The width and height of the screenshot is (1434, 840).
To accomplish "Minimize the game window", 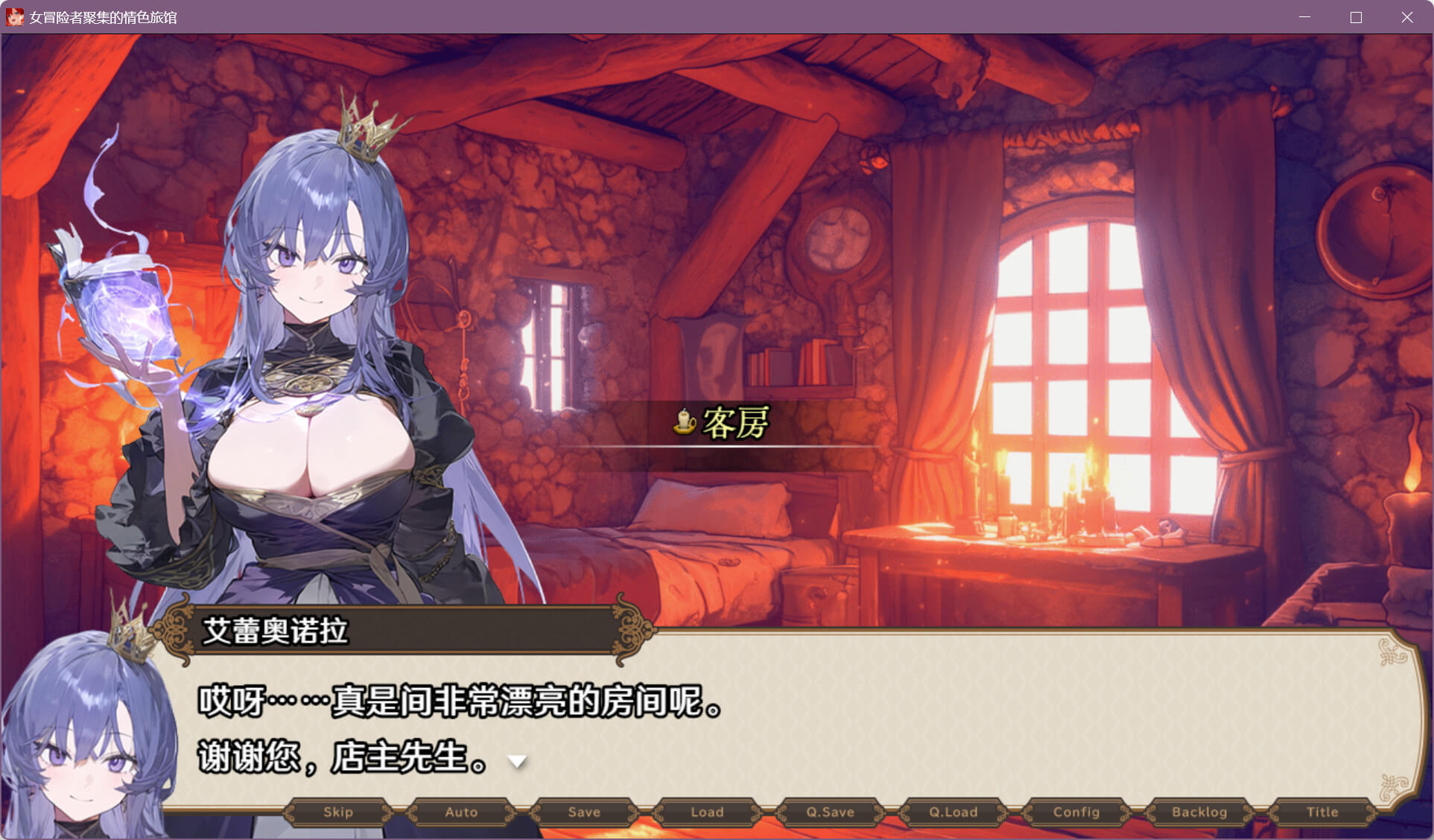I will 1304,17.
